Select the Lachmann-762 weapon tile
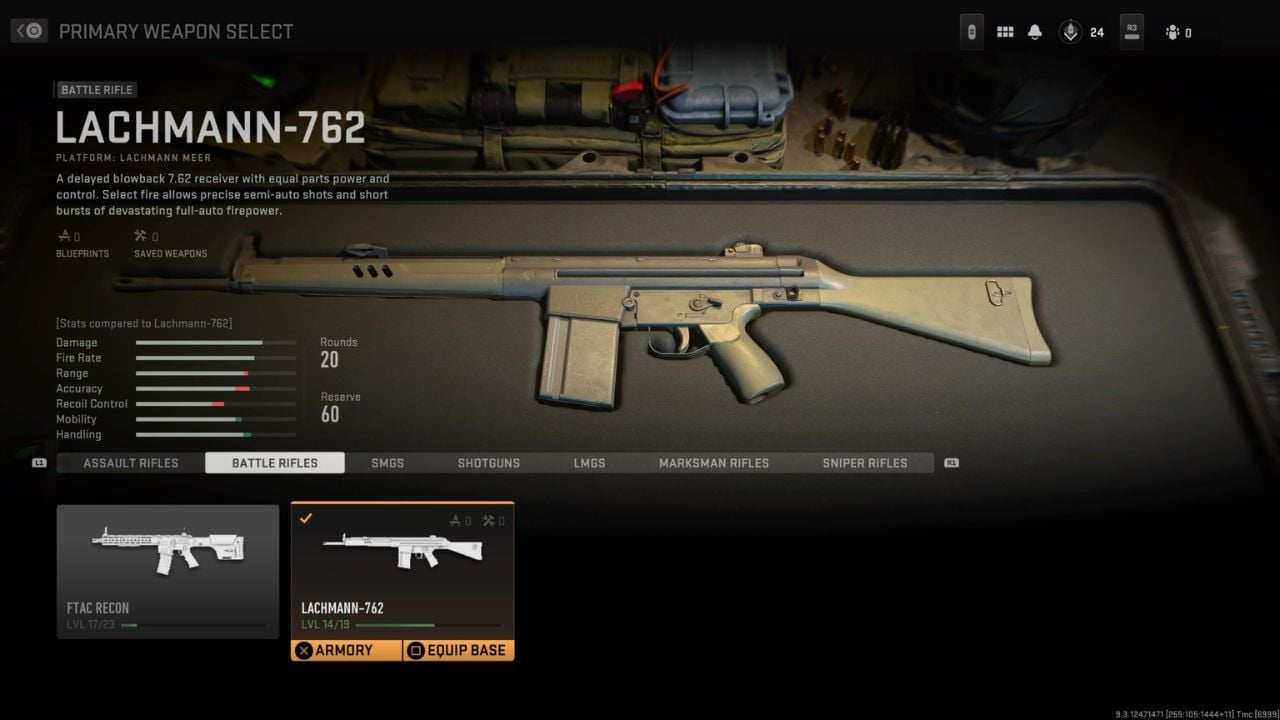The width and height of the screenshot is (1280, 720). (402, 570)
